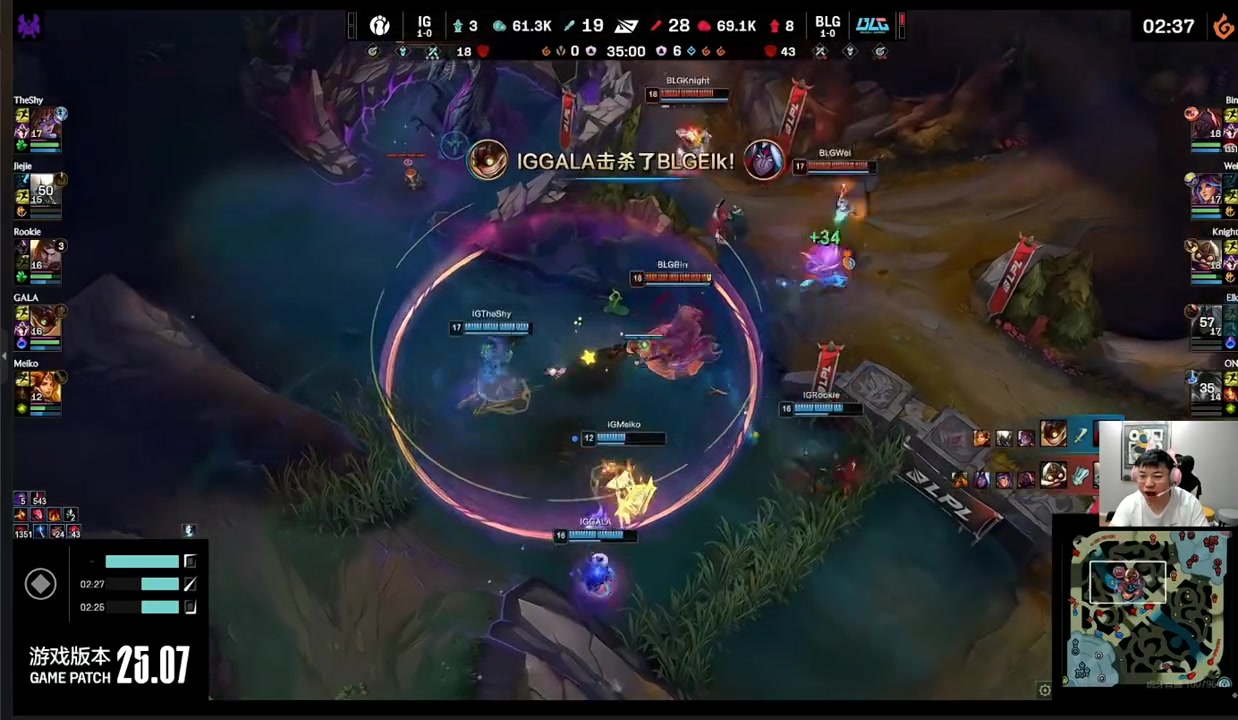
Task: Click the orange logo beside the 02:37 clock
Action: 1223,27
